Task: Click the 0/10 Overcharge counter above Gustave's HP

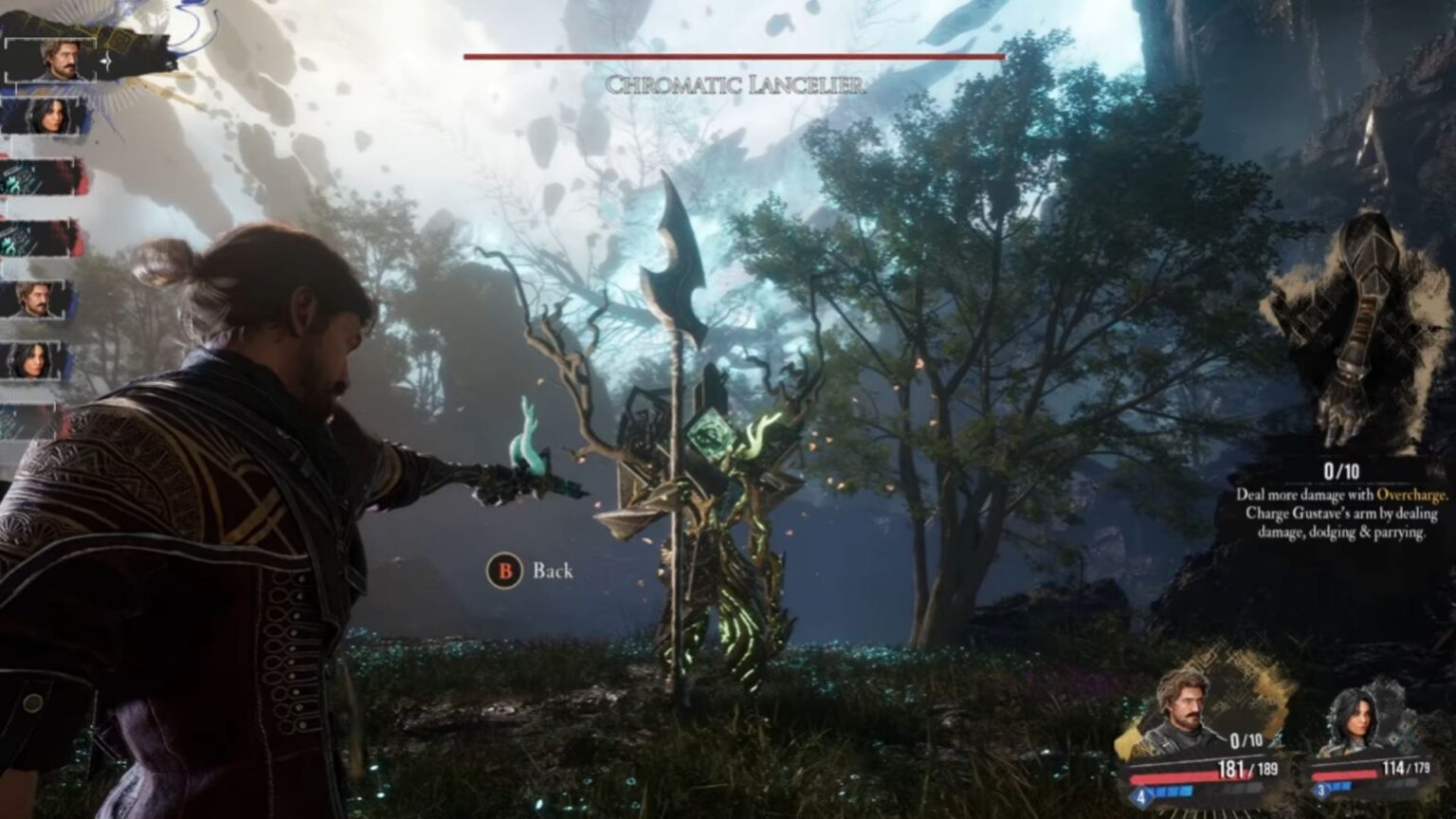Action: tap(1245, 739)
